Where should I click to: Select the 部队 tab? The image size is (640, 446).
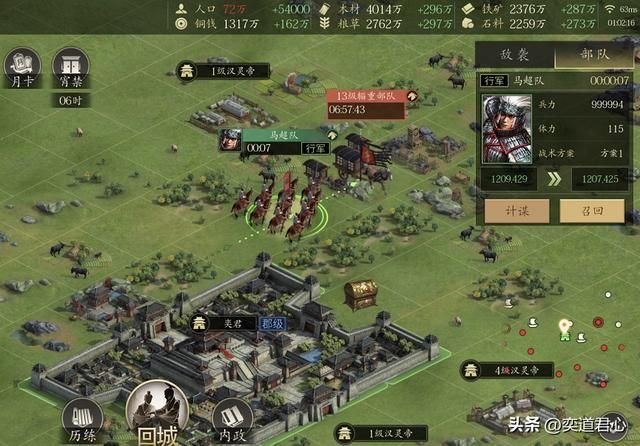click(x=593, y=57)
